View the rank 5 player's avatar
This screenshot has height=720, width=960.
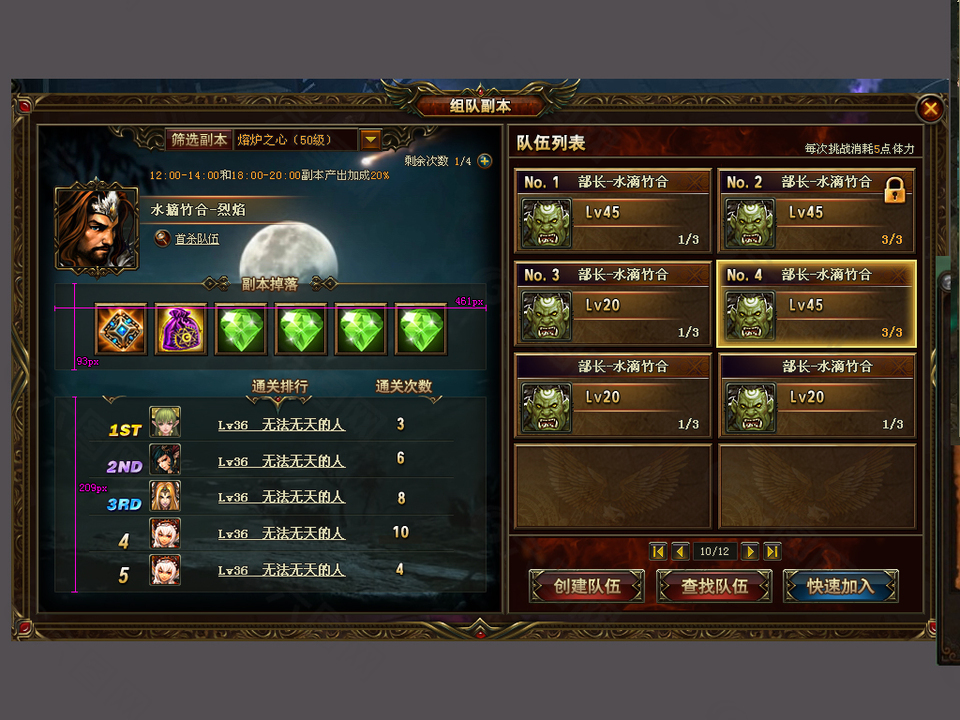click(165, 570)
